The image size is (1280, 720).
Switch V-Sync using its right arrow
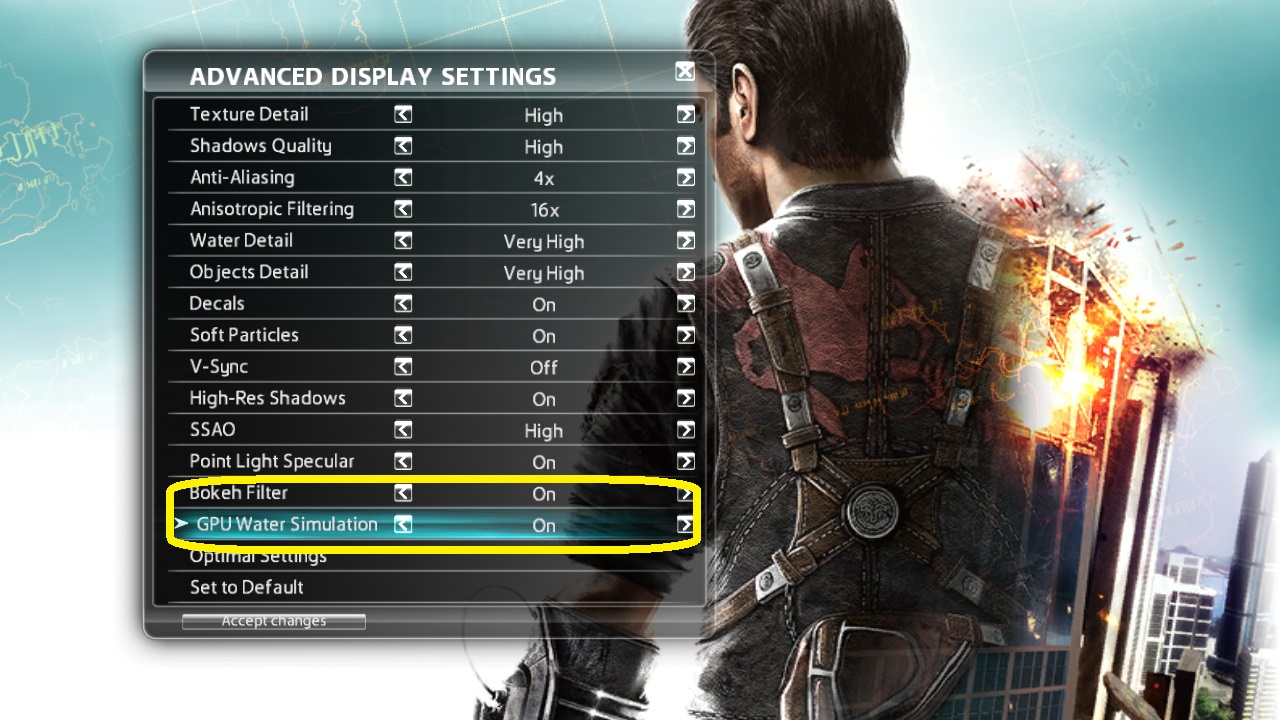(x=685, y=367)
